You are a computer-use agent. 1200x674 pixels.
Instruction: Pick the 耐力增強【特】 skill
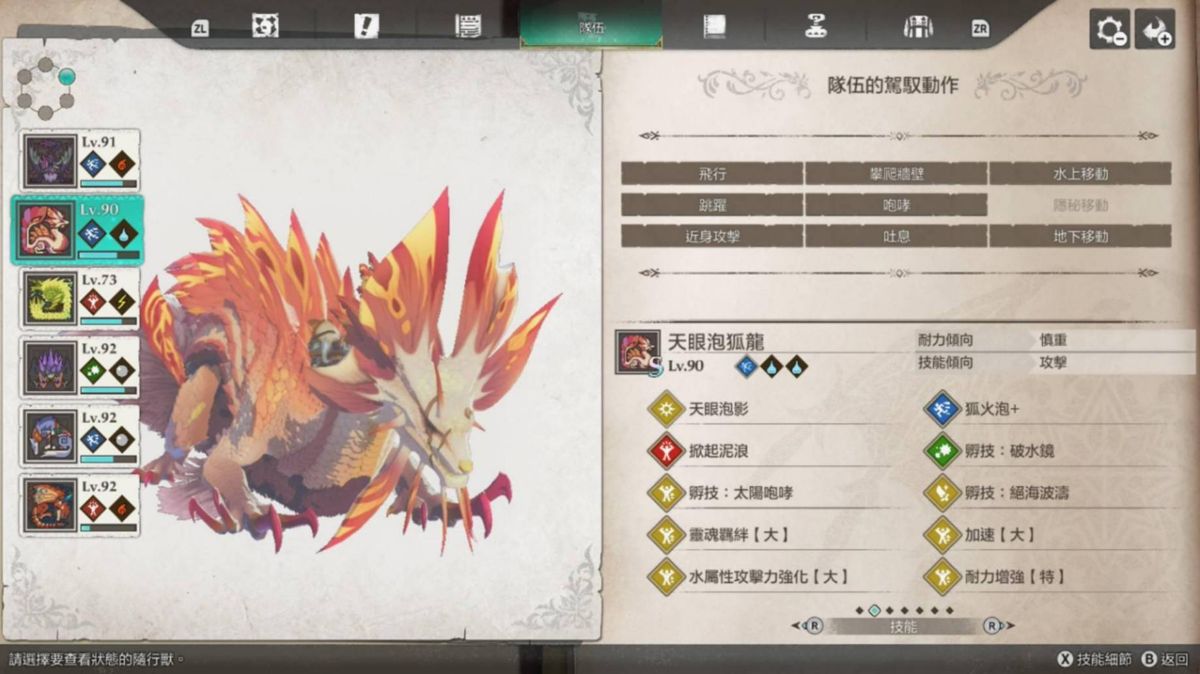pos(1012,576)
